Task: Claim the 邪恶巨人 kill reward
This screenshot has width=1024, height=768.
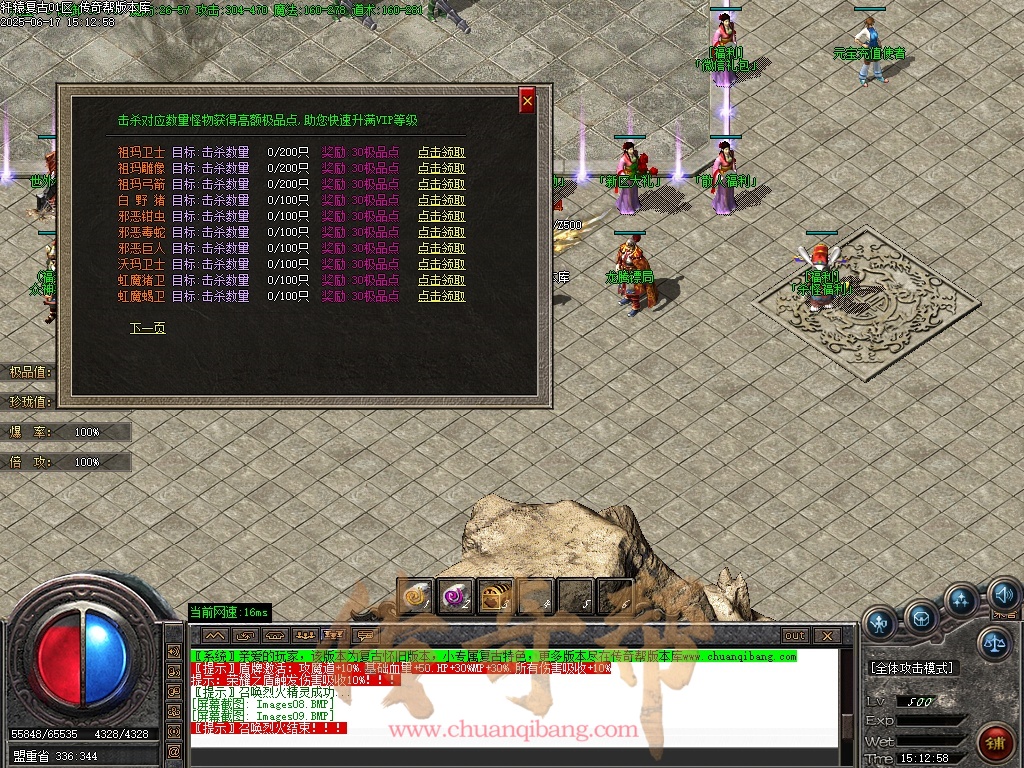Action: coord(441,249)
